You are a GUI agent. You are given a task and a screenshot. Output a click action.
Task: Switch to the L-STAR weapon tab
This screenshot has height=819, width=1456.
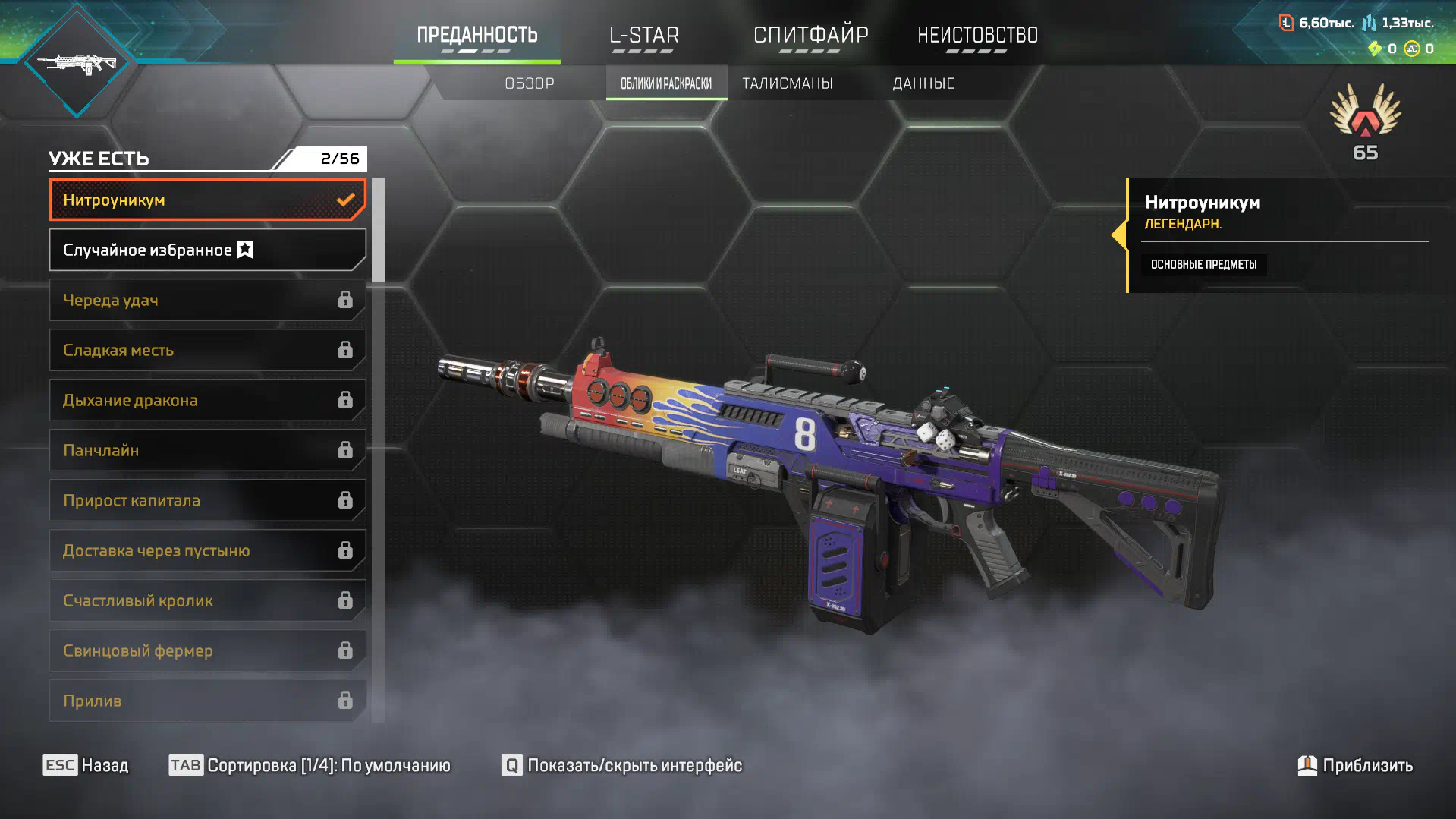pyautogui.click(x=644, y=36)
